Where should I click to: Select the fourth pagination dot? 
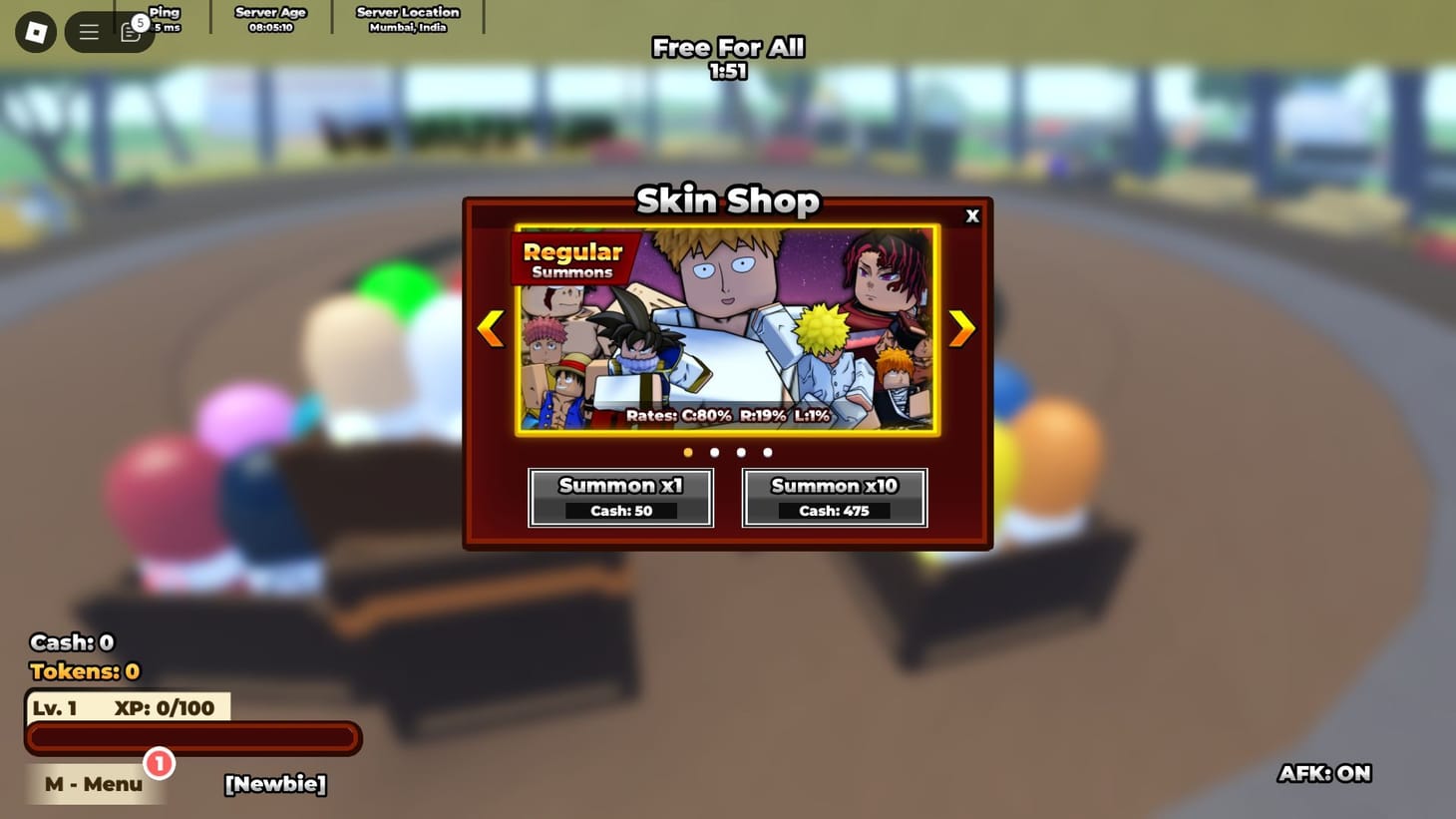coord(768,452)
